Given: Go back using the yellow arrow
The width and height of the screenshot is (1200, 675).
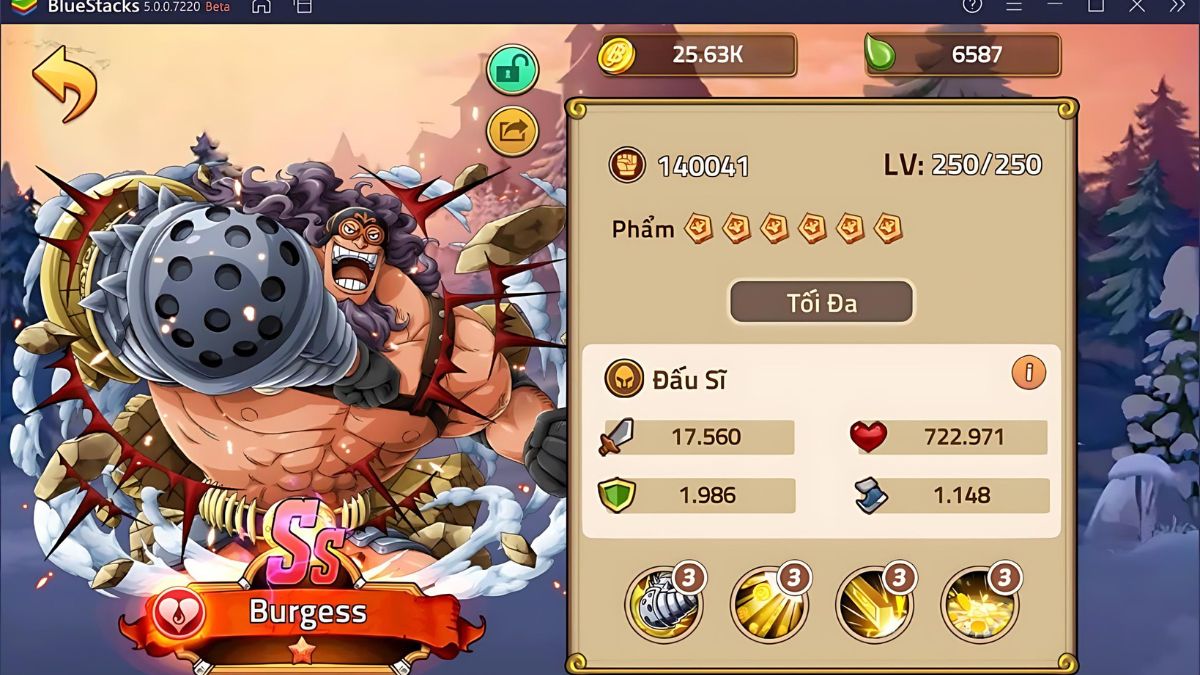Looking at the screenshot, I should (x=65, y=81).
